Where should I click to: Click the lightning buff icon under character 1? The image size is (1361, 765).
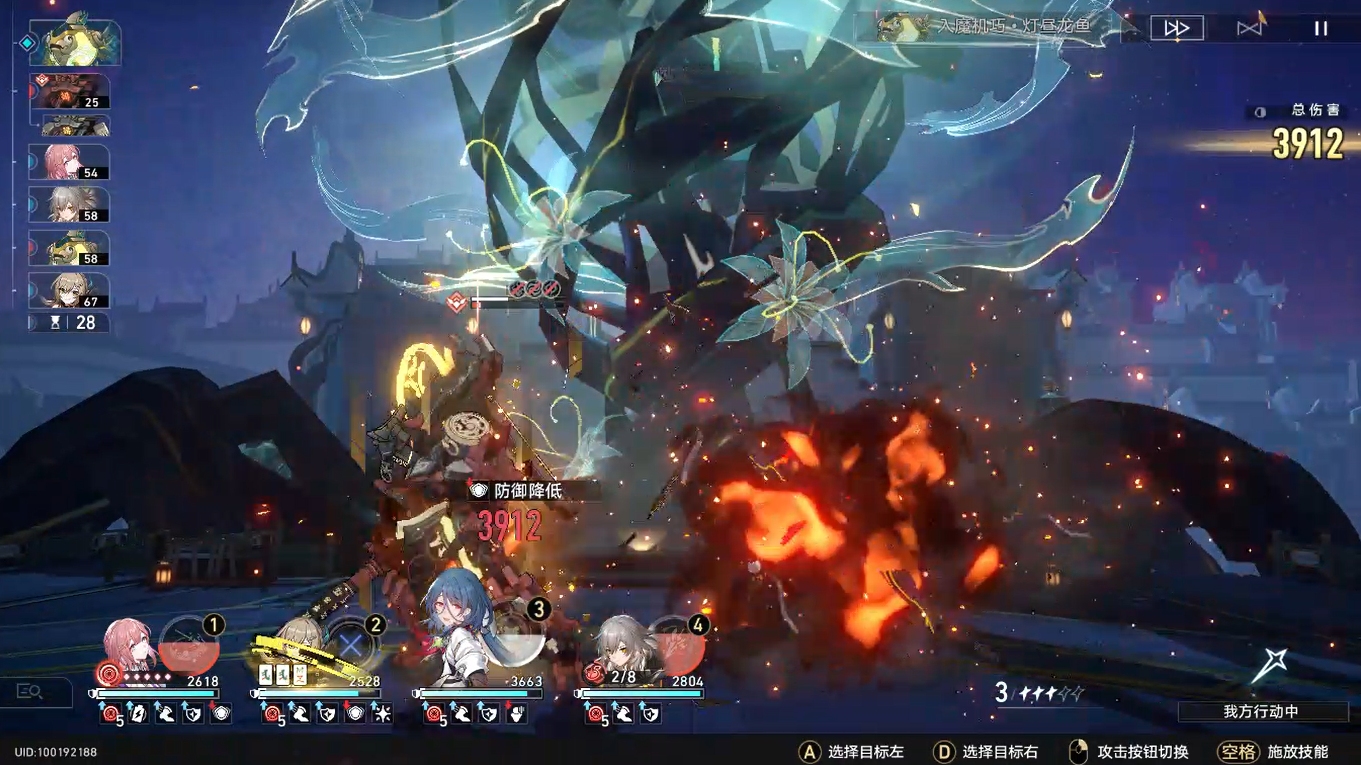(141, 714)
